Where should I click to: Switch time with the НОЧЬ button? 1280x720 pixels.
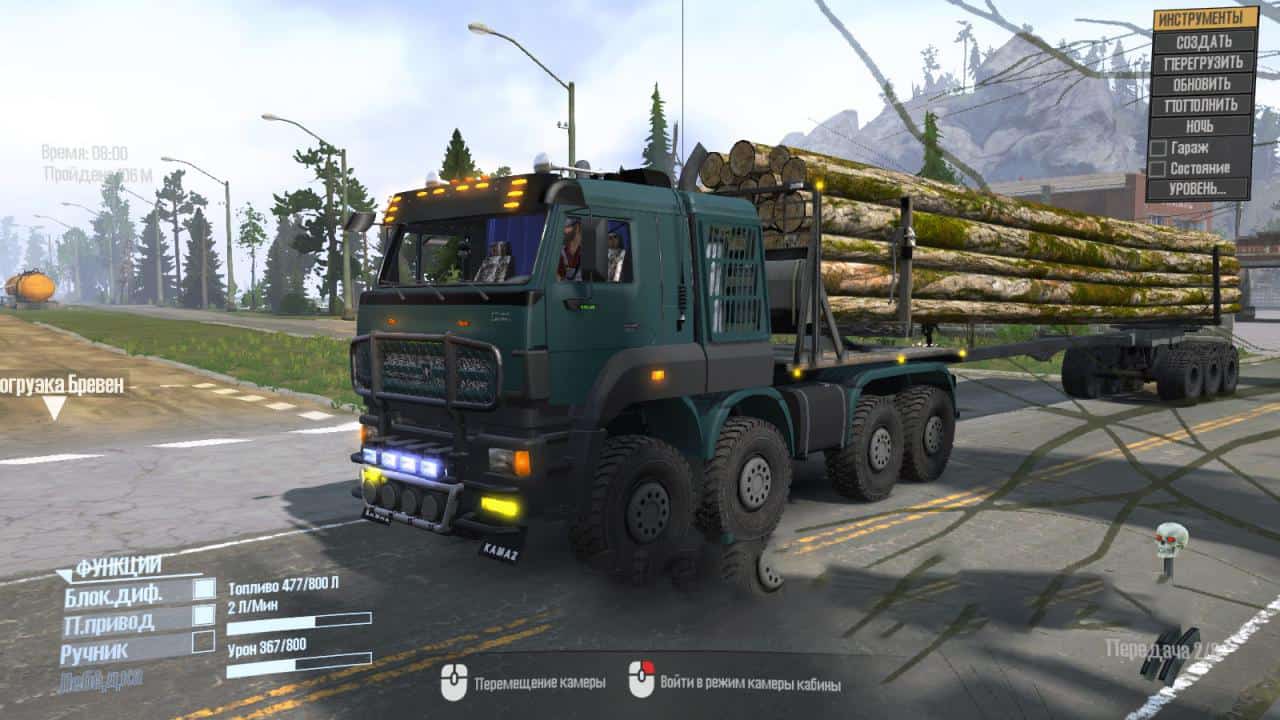pos(1203,127)
